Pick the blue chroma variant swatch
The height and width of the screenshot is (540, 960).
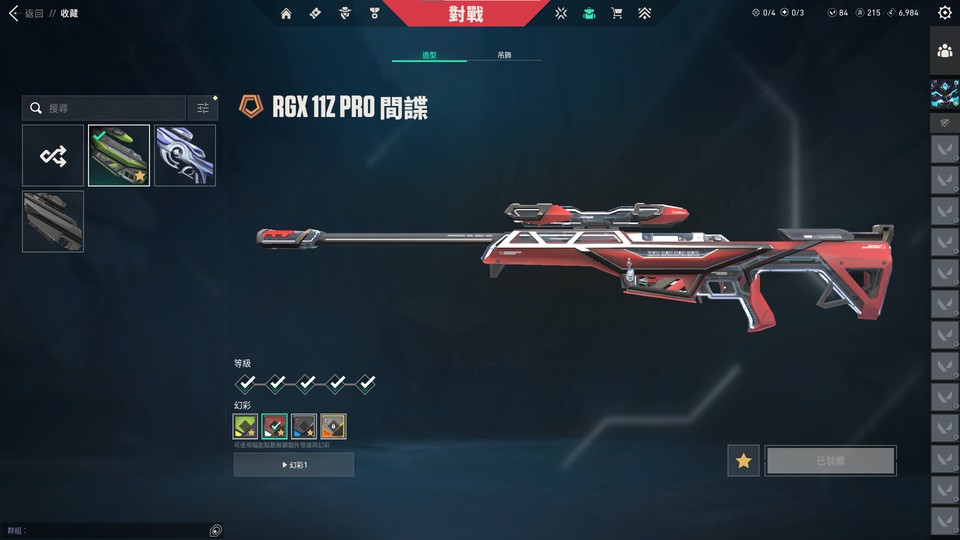click(304, 427)
